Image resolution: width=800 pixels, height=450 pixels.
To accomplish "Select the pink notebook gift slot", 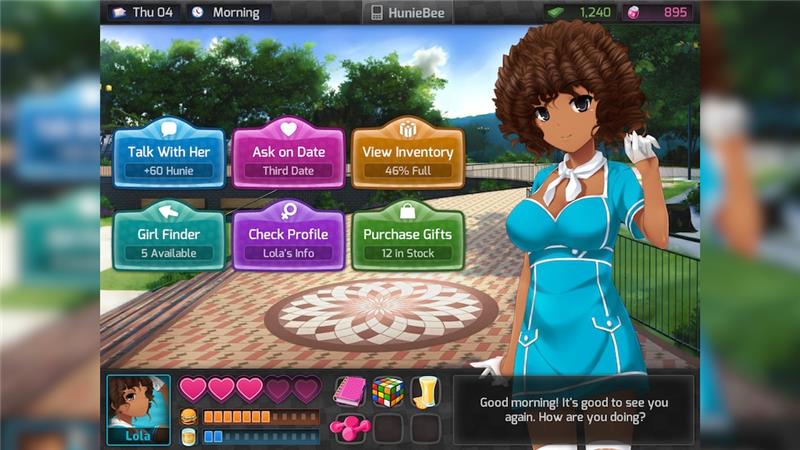I will tap(350, 391).
